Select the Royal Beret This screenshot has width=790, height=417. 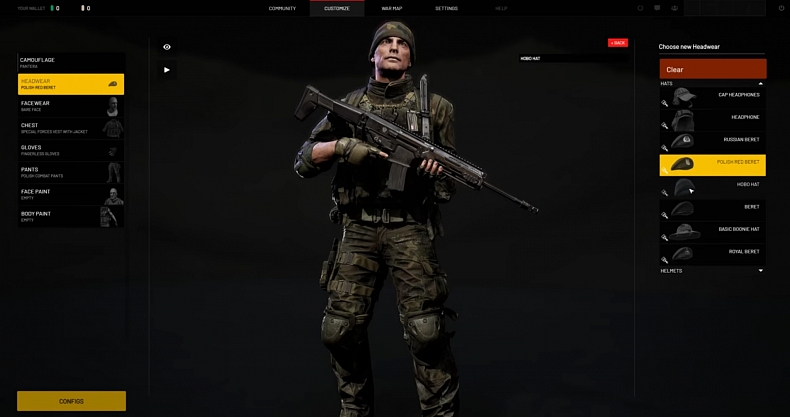click(712, 252)
